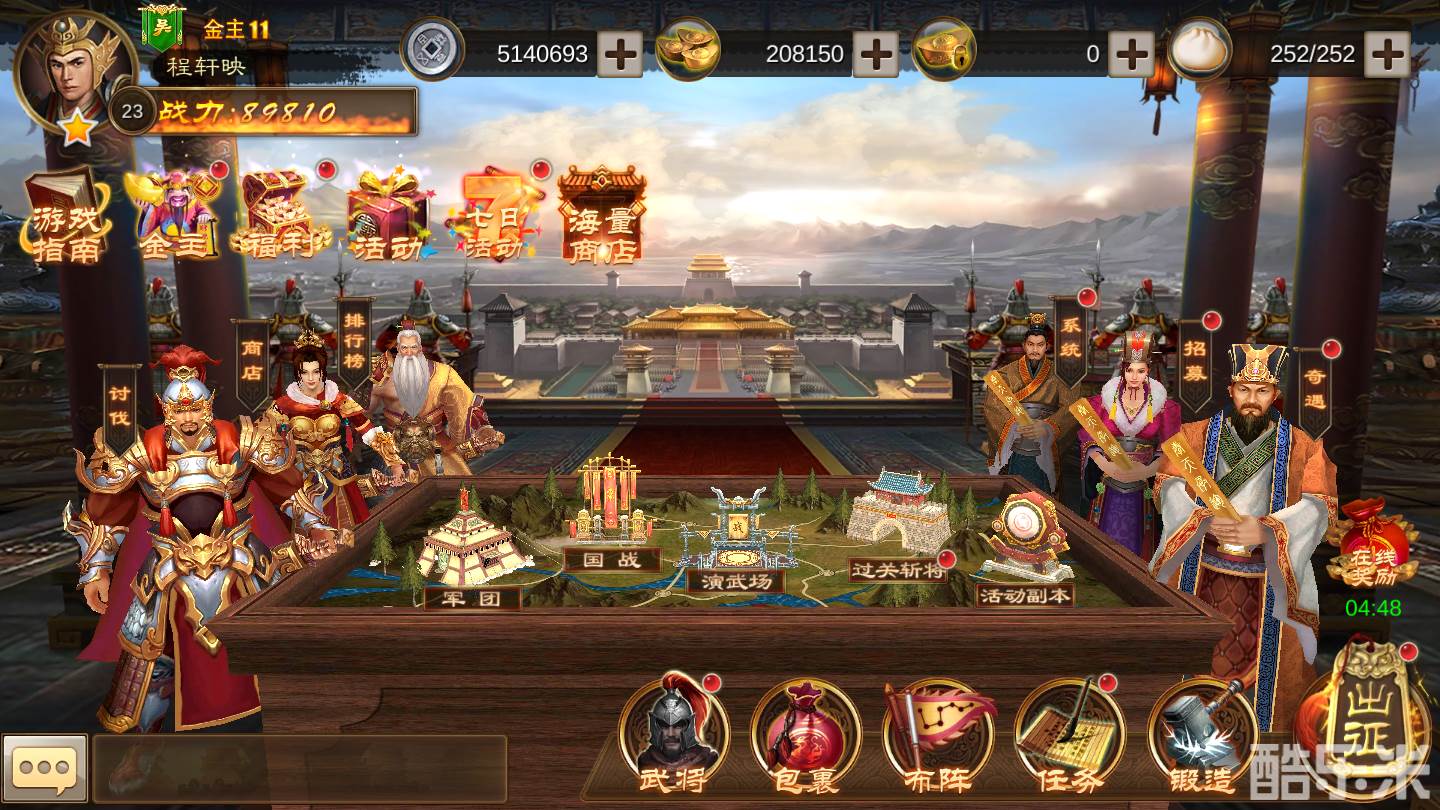Image resolution: width=1440 pixels, height=810 pixels.
Task: Open the 福利 treasure chest rewards
Action: click(280, 217)
